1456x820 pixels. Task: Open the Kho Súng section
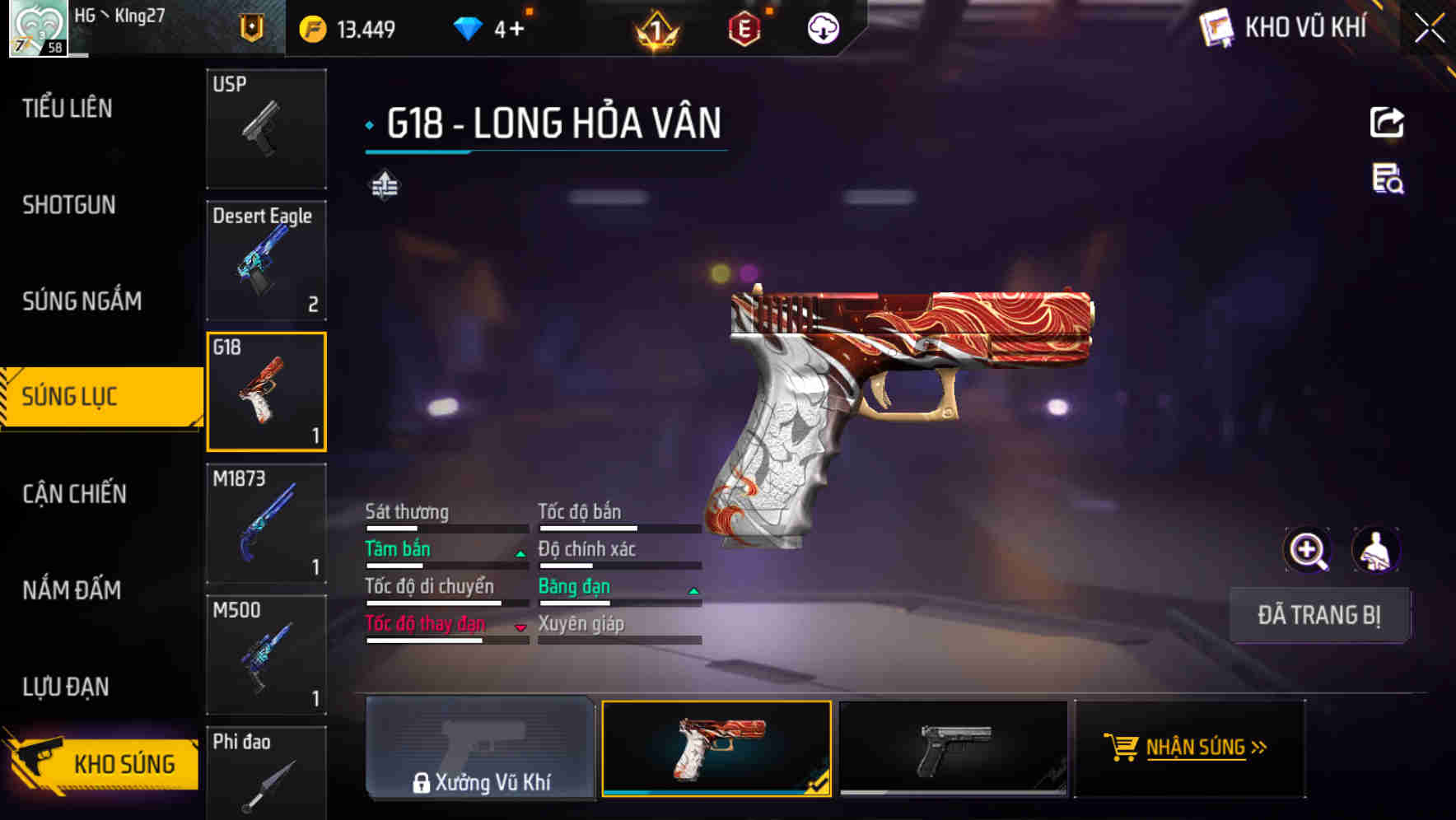(103, 763)
